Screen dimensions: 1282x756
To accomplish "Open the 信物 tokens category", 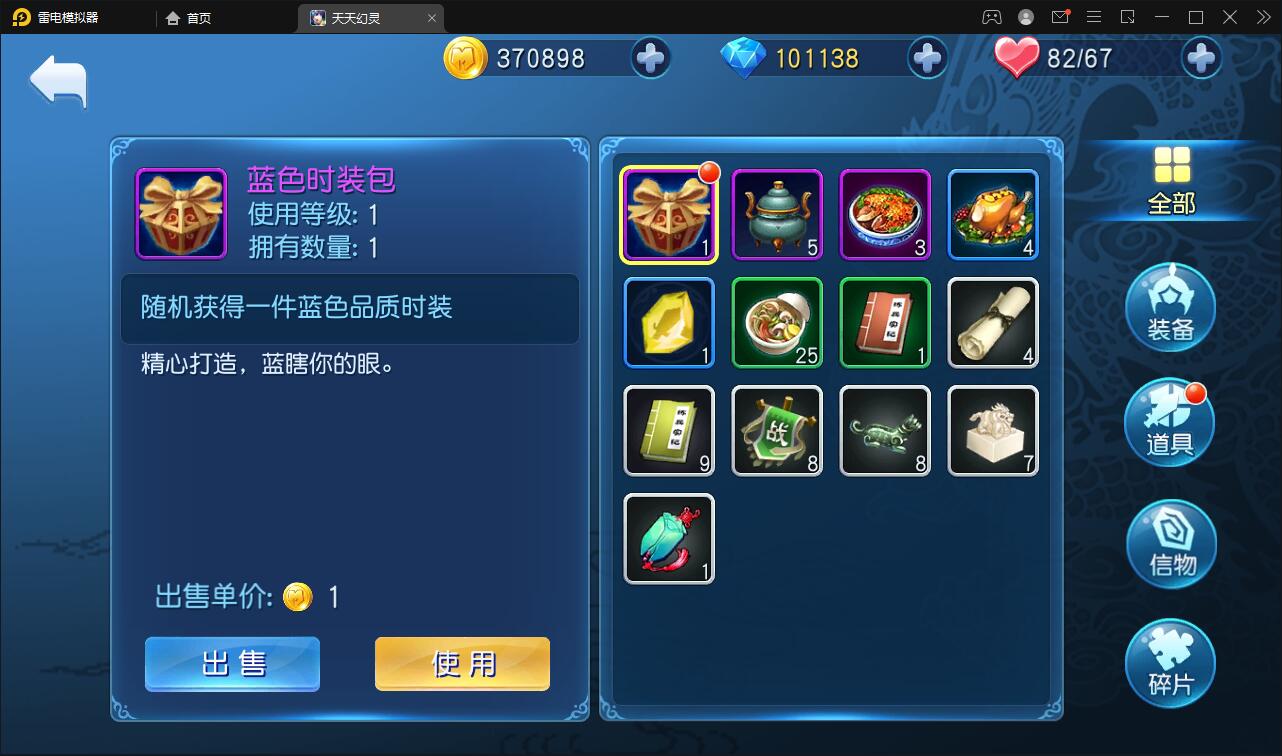I will click(x=1169, y=543).
